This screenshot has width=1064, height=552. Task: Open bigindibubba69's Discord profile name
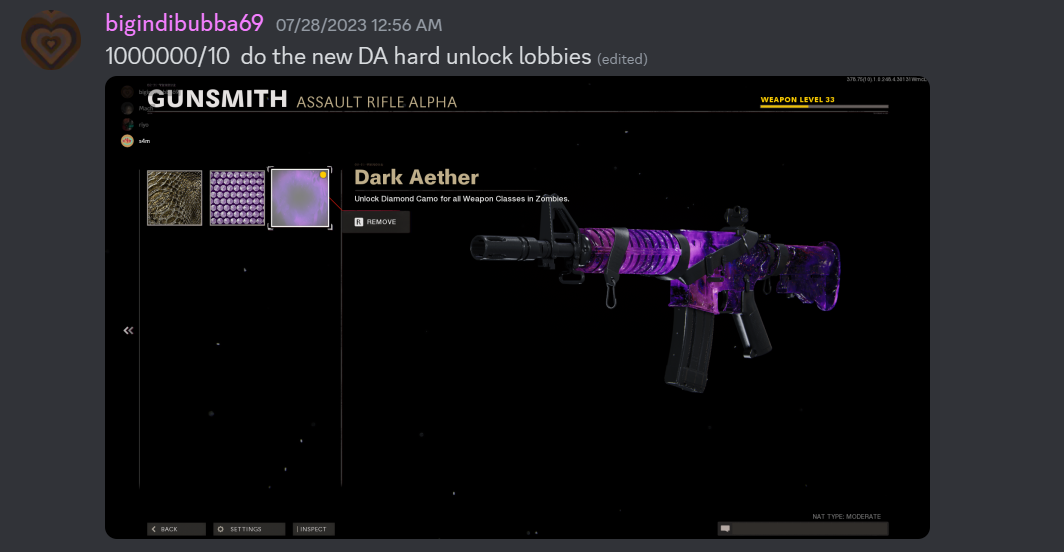(x=184, y=23)
